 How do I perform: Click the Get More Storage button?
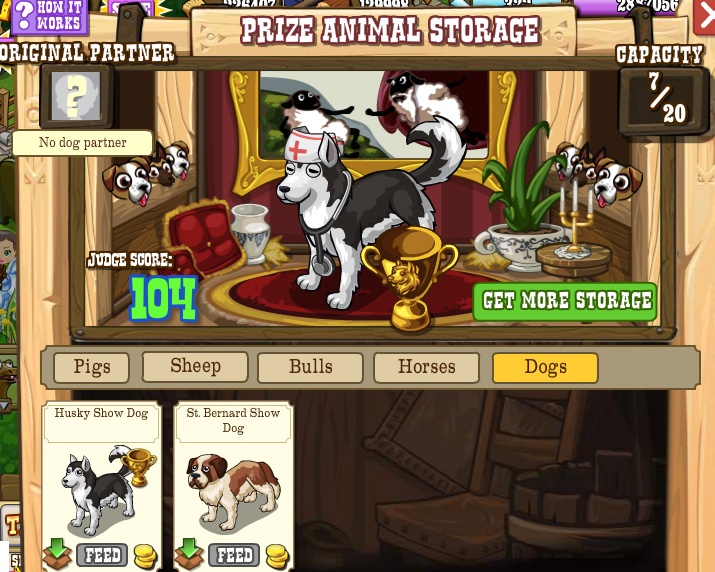[566, 301]
